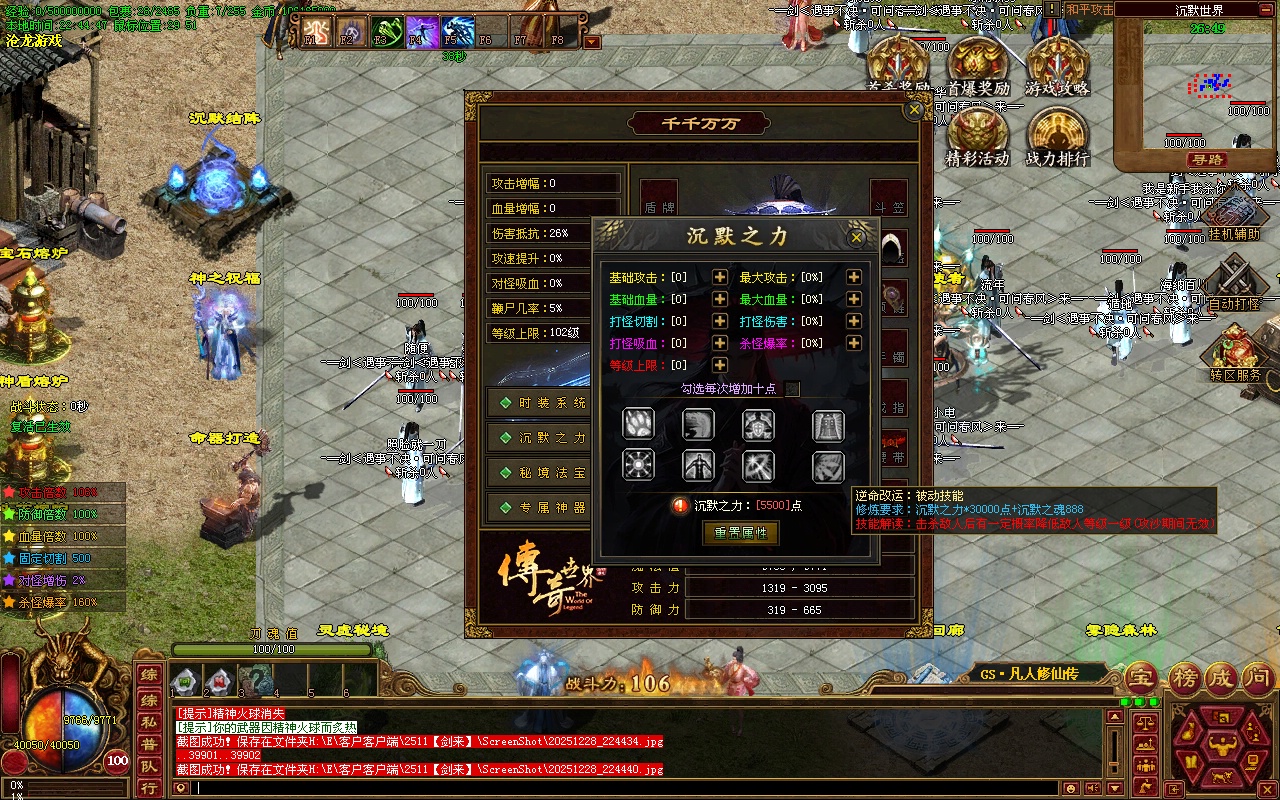Screen dimensions: 1280x800
Task: Raise 杀怪爆率 using the plus button
Action: tap(854, 343)
